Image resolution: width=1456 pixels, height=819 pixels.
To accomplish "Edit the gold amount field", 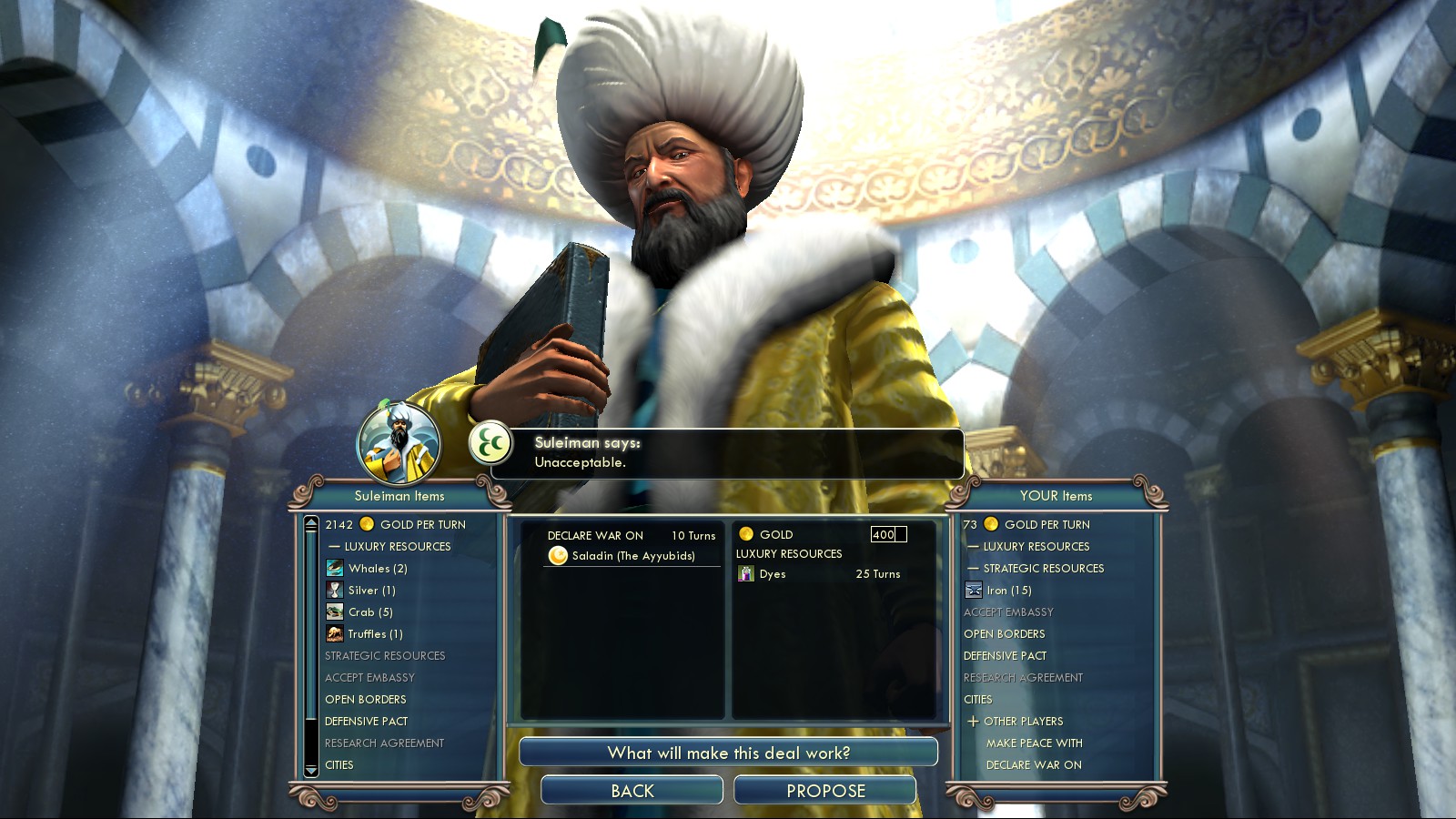I will pos(887,534).
